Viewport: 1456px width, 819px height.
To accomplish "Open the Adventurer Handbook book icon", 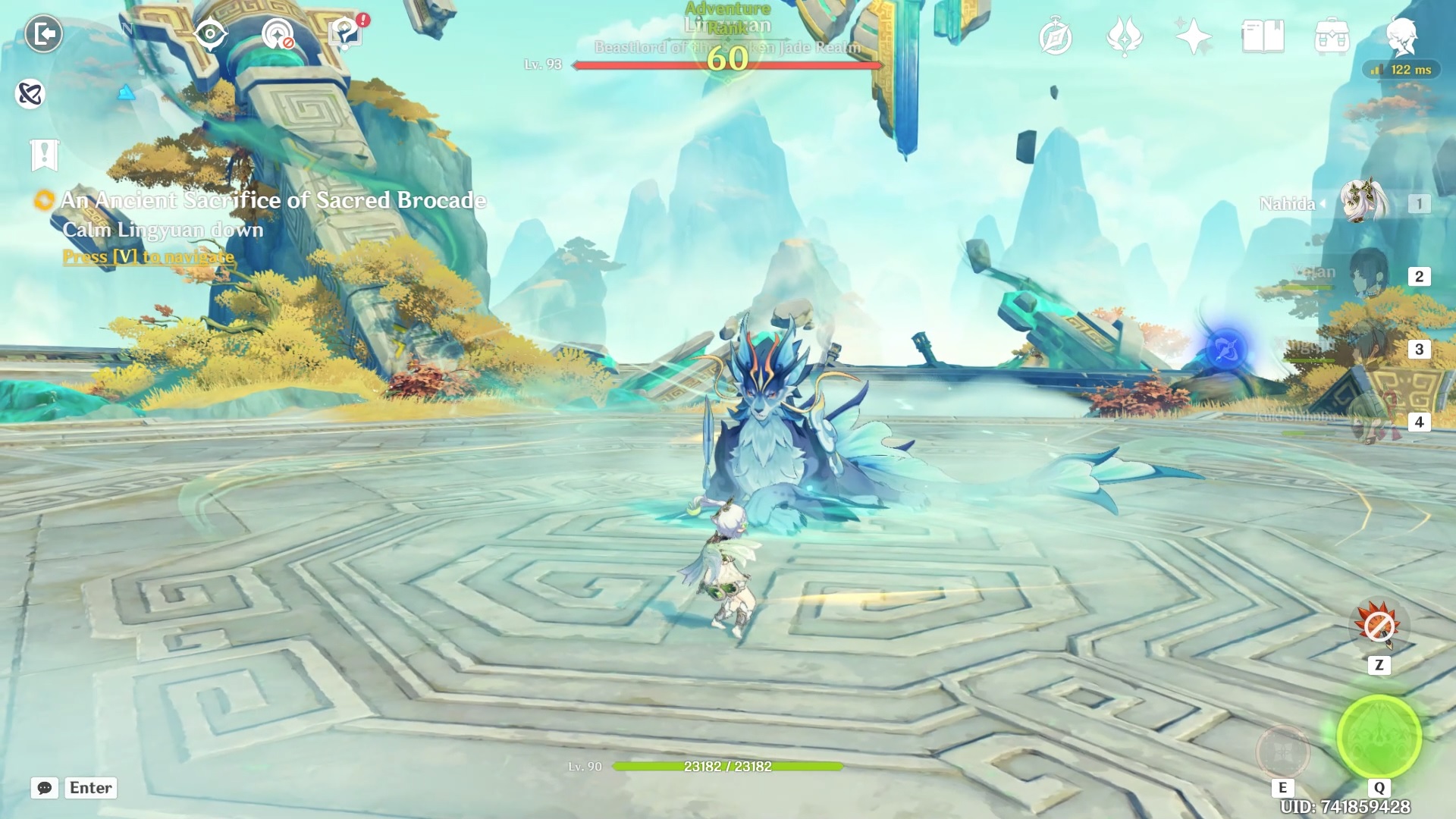I will click(1263, 36).
